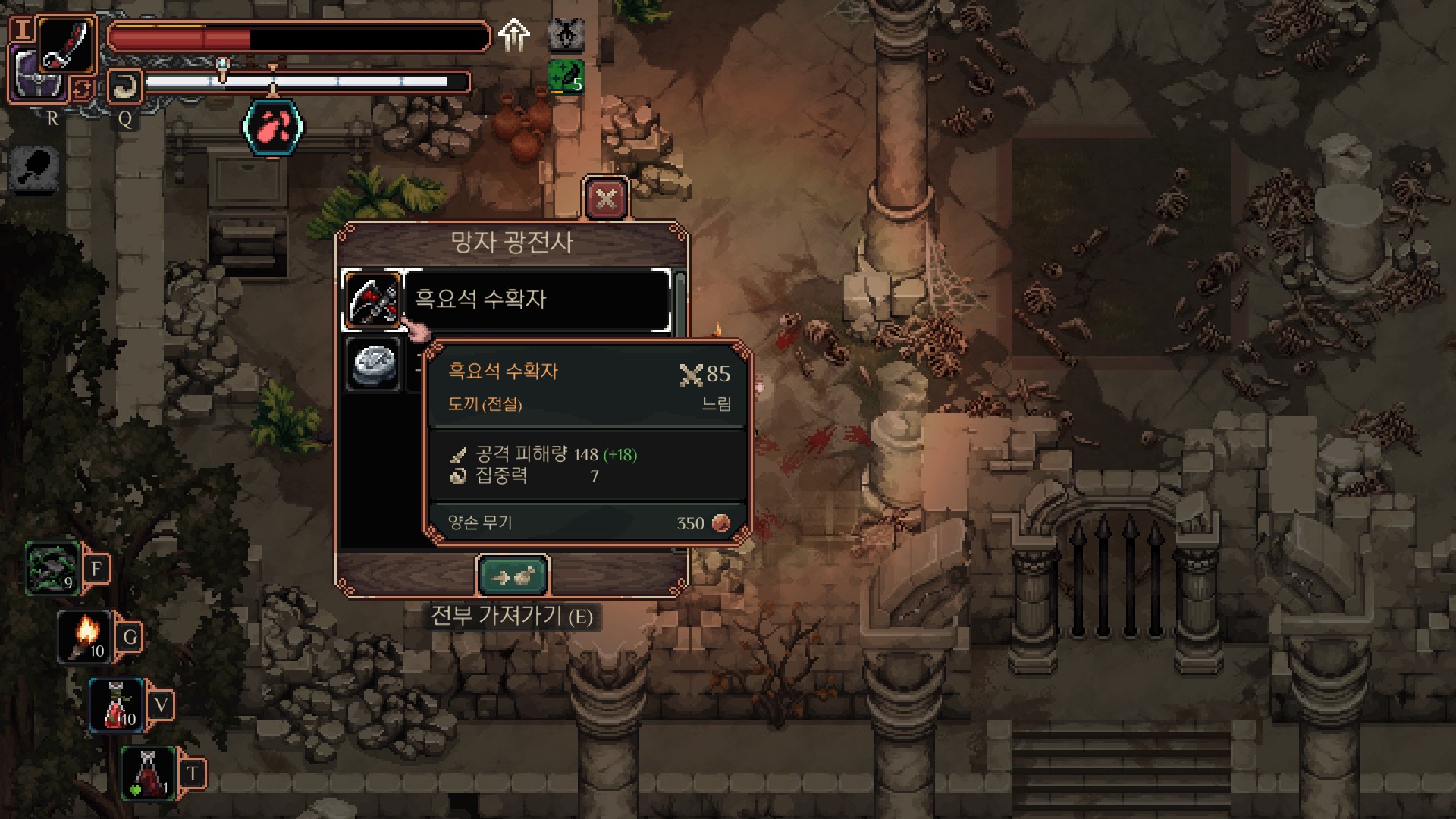This screenshot has width=1456, height=819.
Task: Select the equipped red scythe weapon slot
Action: pos(67,44)
